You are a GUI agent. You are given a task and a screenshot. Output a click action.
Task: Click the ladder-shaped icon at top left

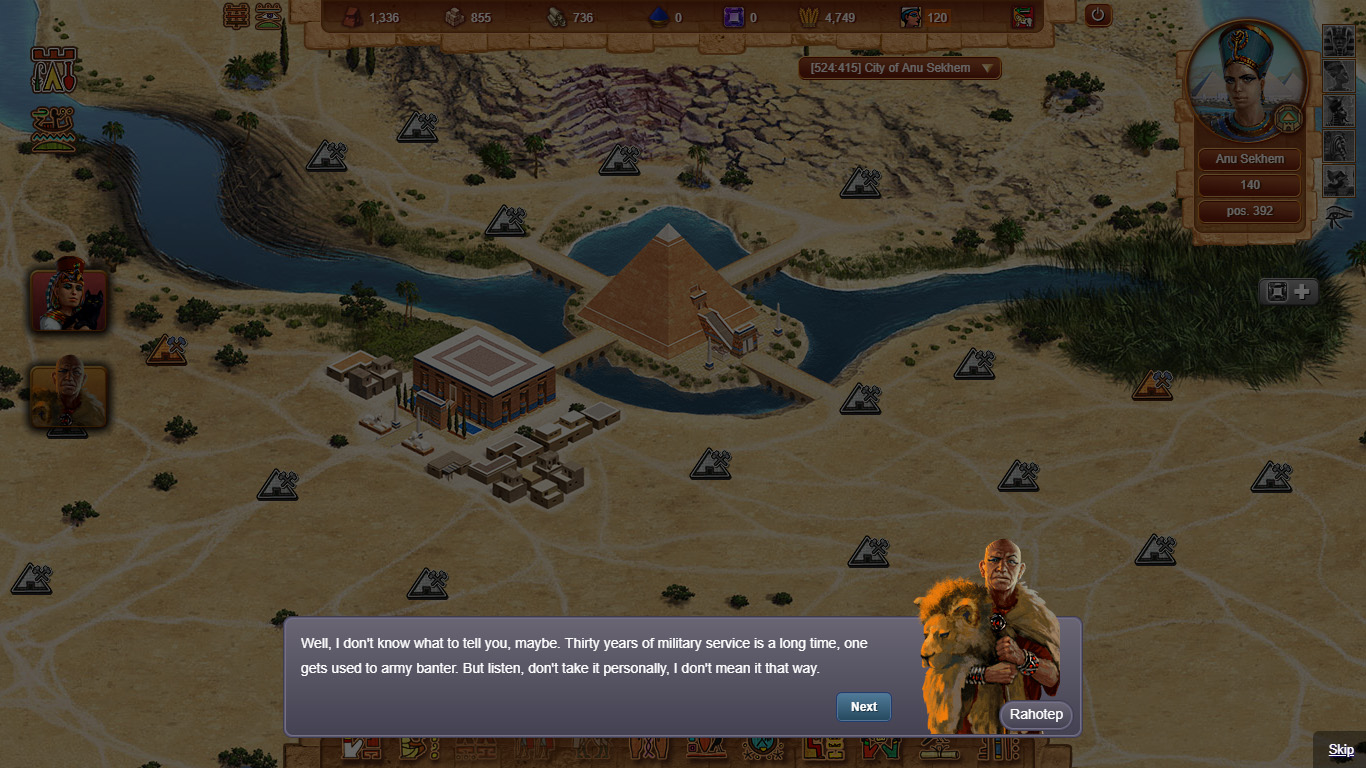[236, 15]
